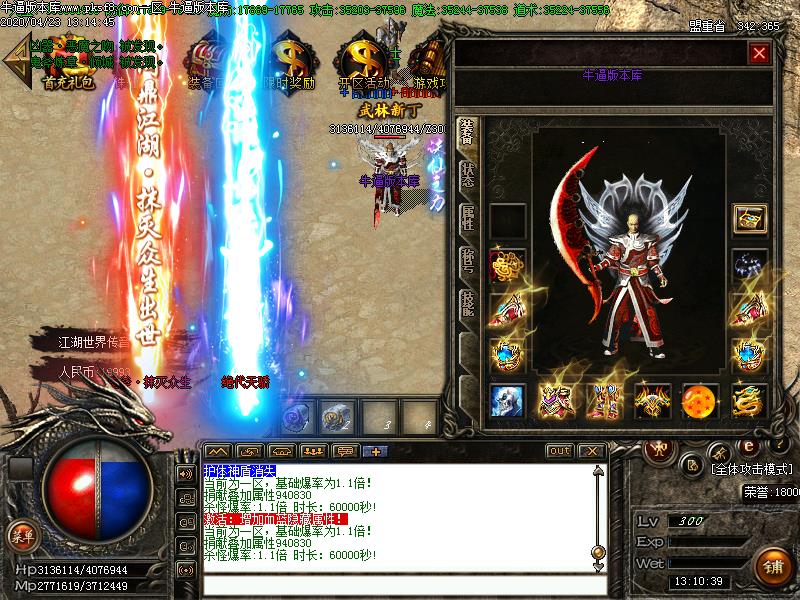Image resolution: width=800 pixels, height=600 pixels.
Task: Open the 限时奖励 timed rewards icon
Action: (x=290, y=63)
